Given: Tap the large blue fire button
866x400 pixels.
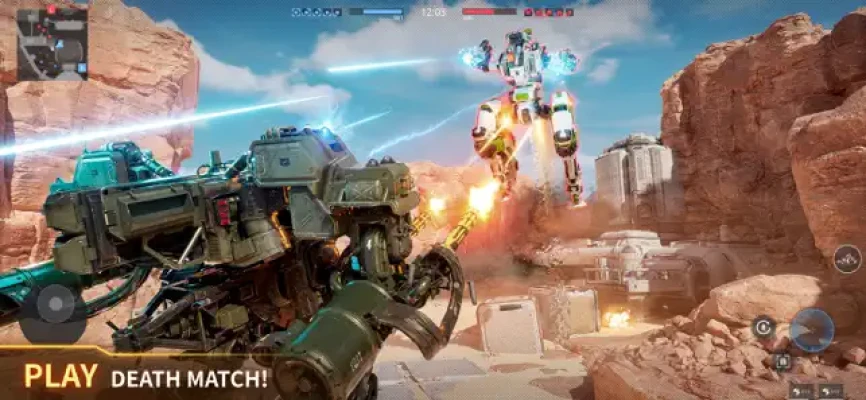Looking at the screenshot, I should pos(810,329).
